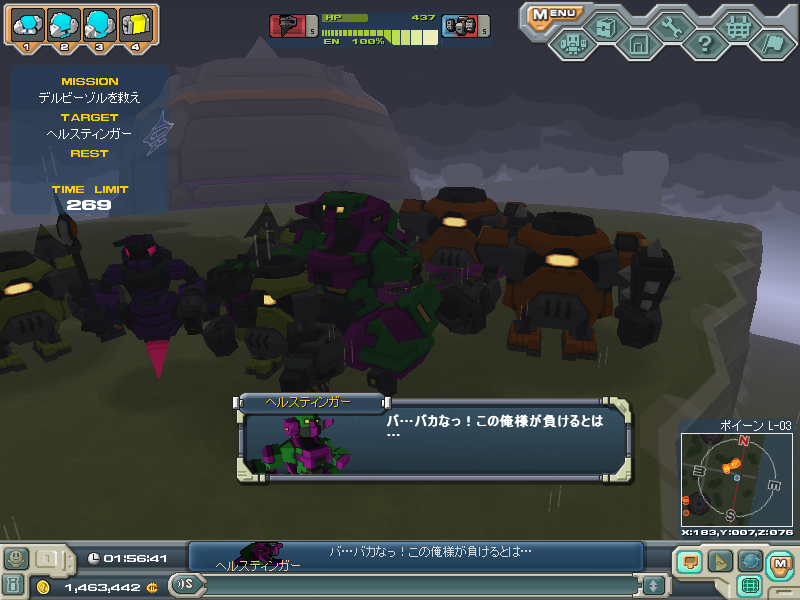This screenshot has width=800, height=600.
Task: Select the flag hexagon icon
Action: point(771,43)
